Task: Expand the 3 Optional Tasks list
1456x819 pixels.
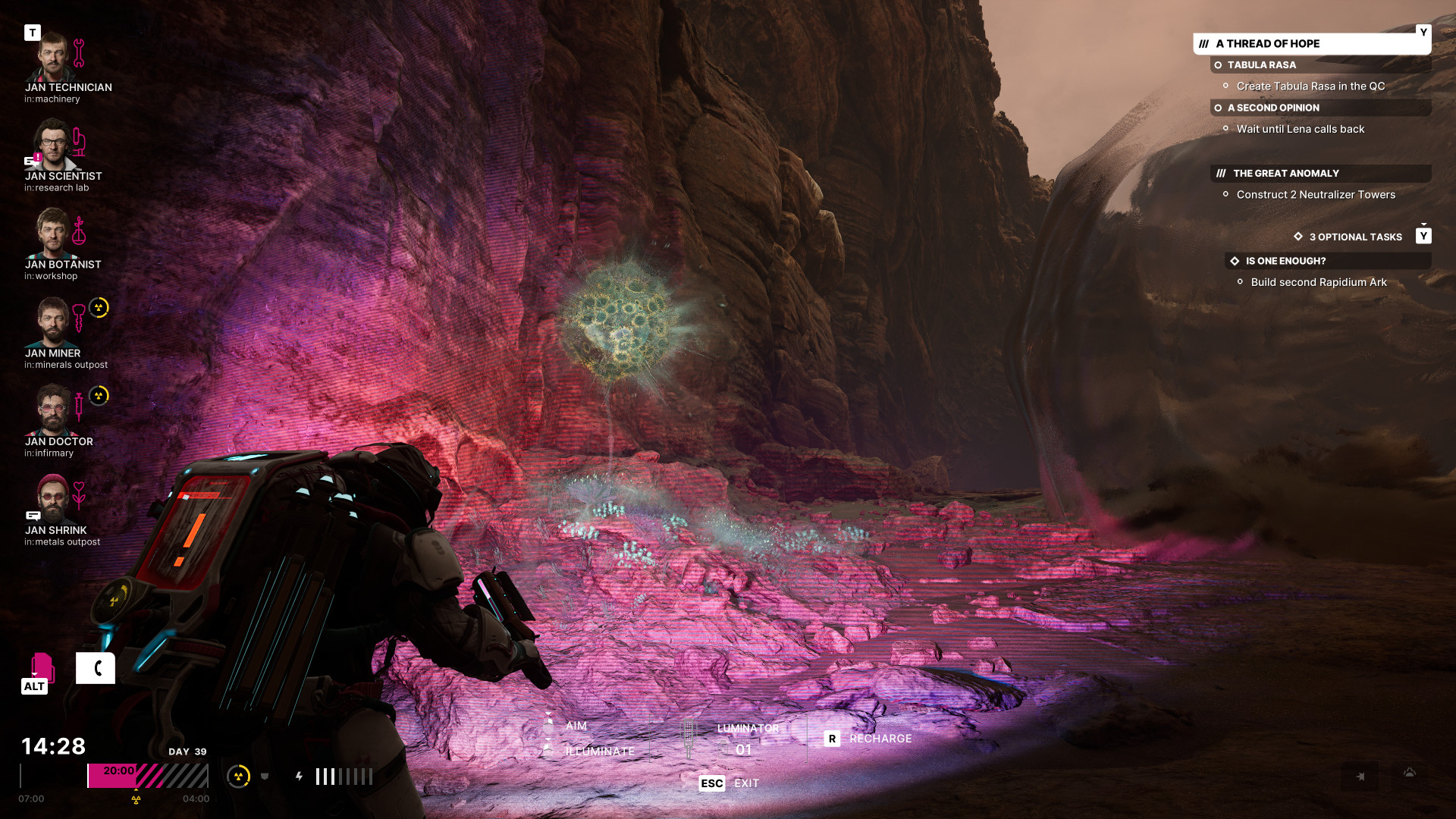Action: pos(1355,237)
